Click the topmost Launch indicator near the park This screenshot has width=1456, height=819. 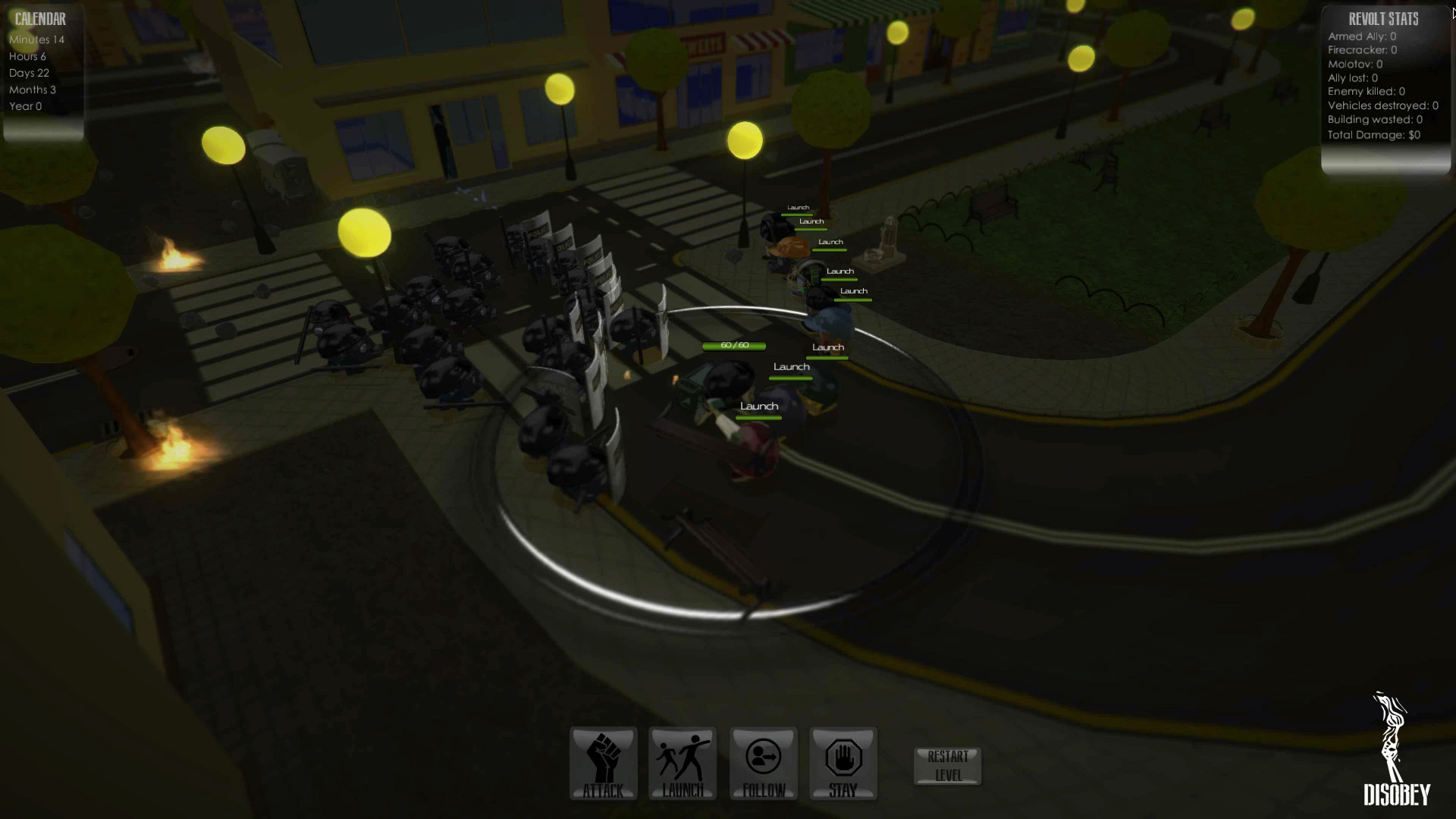coord(799,206)
